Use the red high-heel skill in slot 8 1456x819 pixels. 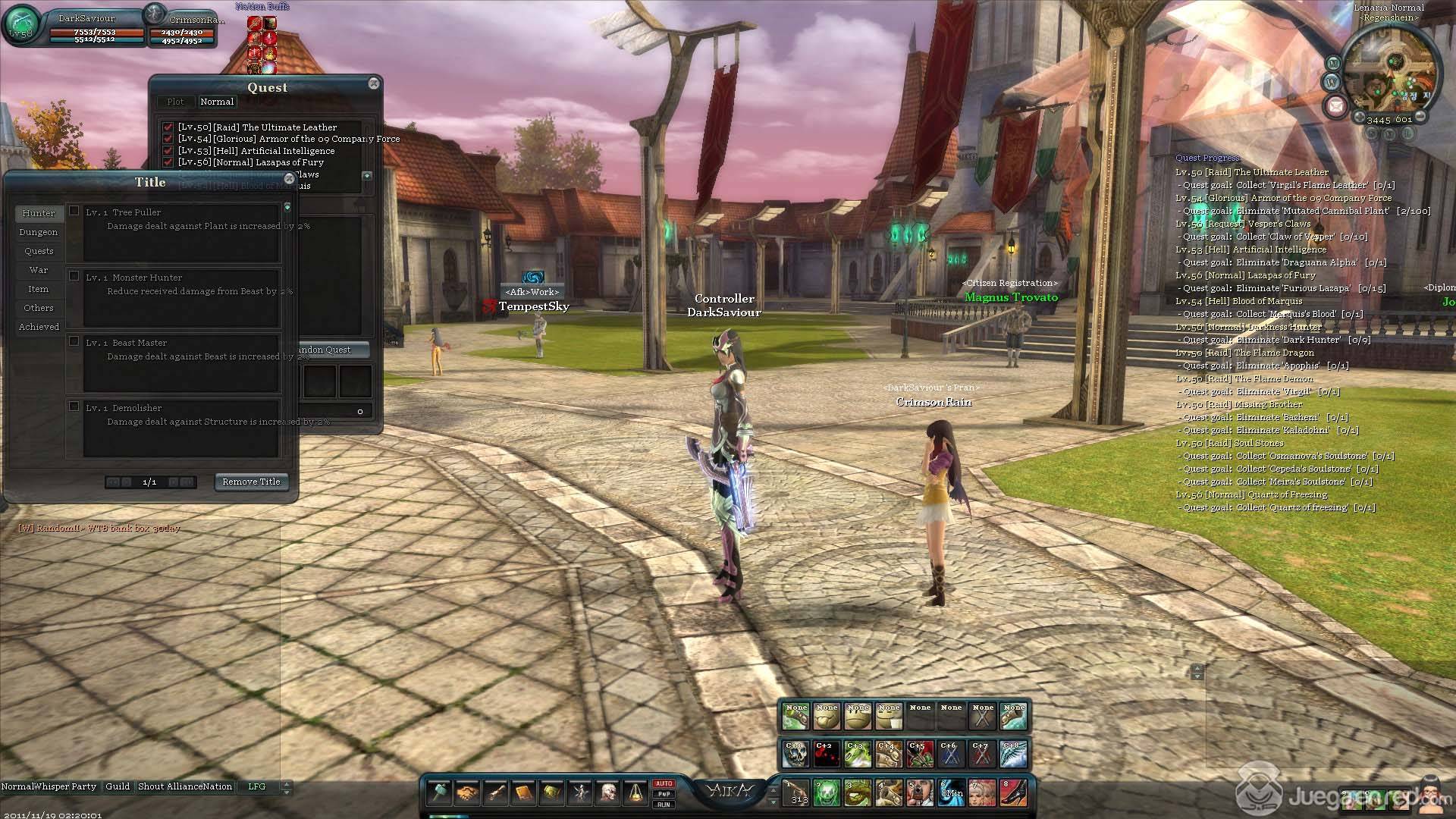(1013, 793)
